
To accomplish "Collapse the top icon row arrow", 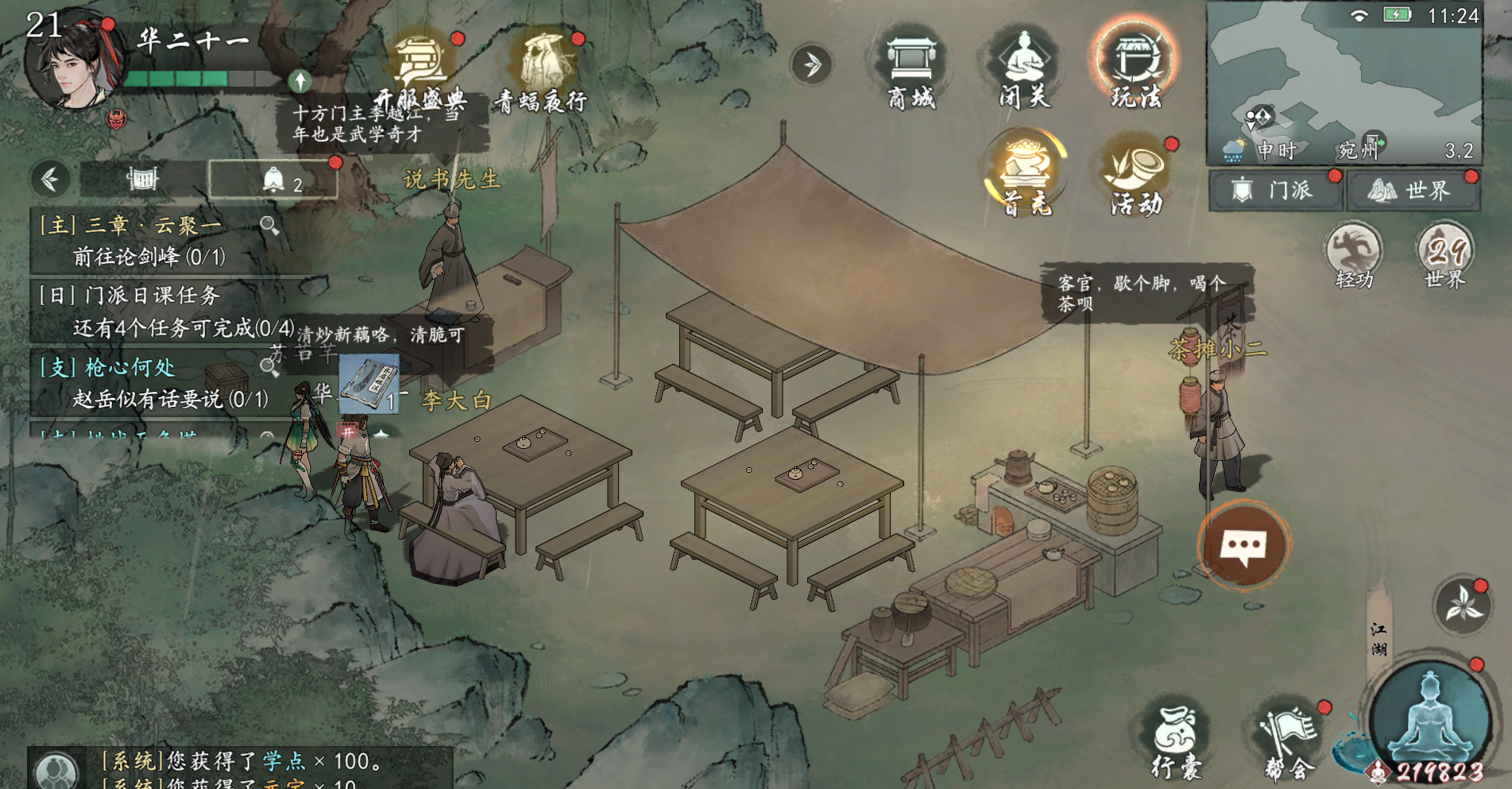I will point(811,64).
